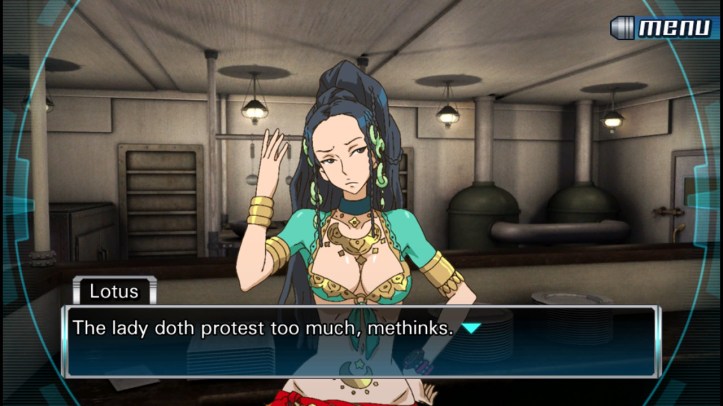Screen dimensions: 723x406
Task: Open the Menu button
Action: (664, 27)
